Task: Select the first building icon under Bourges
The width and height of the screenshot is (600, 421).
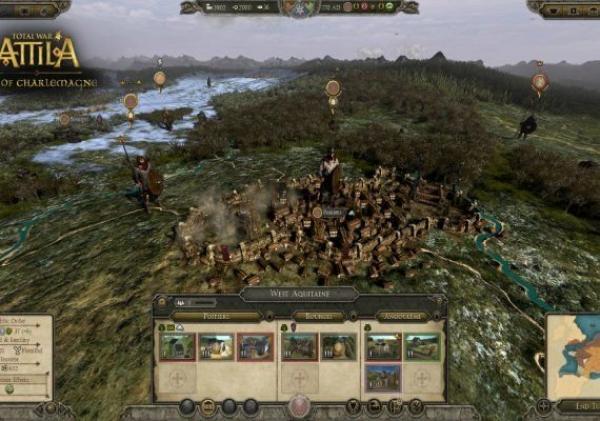Action: [x=299, y=347]
